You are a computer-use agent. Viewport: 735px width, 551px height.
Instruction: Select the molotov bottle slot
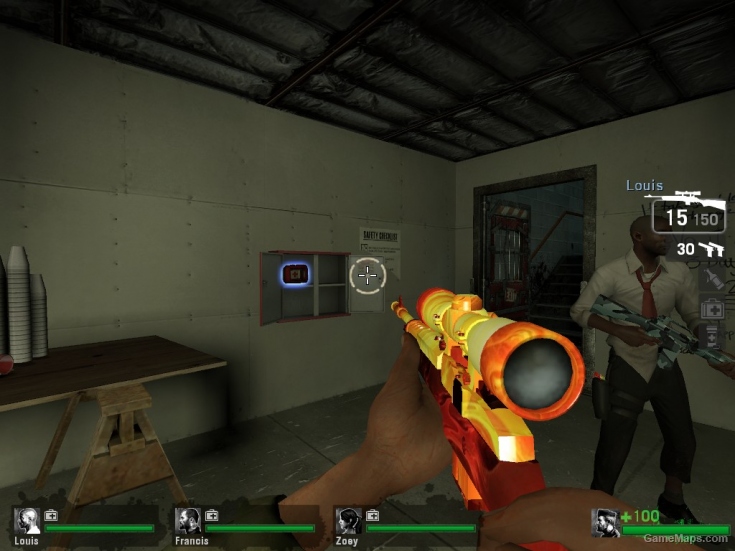712,278
